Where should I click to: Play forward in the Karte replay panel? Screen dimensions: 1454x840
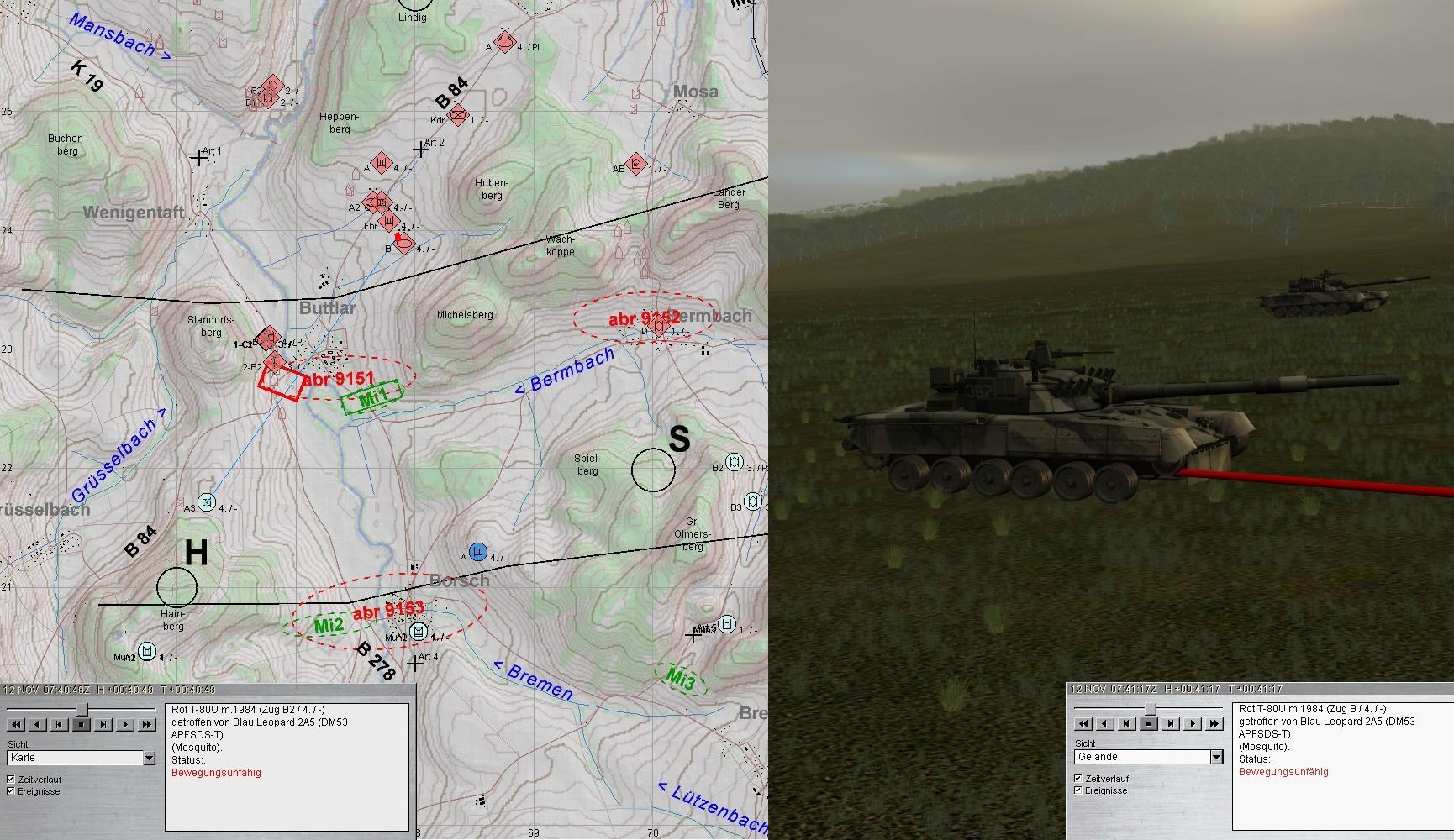tap(125, 724)
